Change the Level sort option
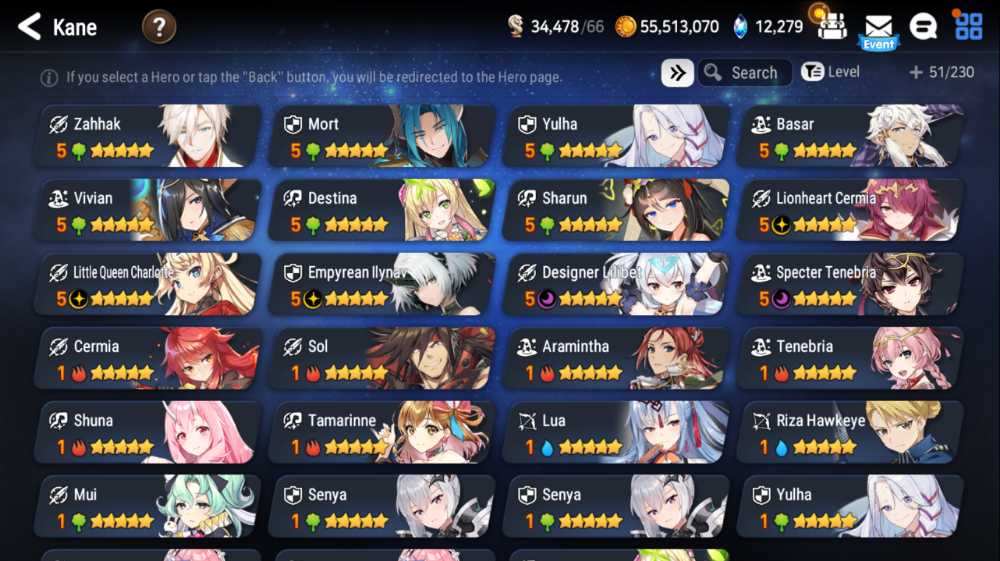 coord(831,72)
